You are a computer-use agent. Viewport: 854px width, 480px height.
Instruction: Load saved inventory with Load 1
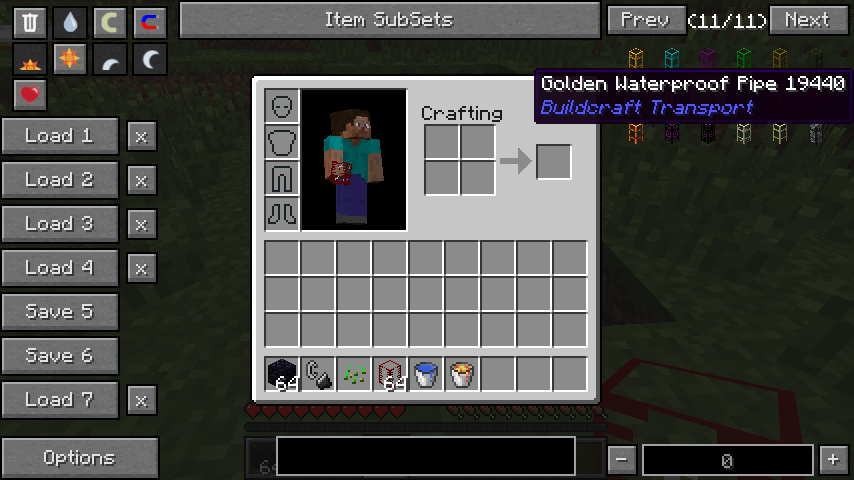(x=60, y=136)
